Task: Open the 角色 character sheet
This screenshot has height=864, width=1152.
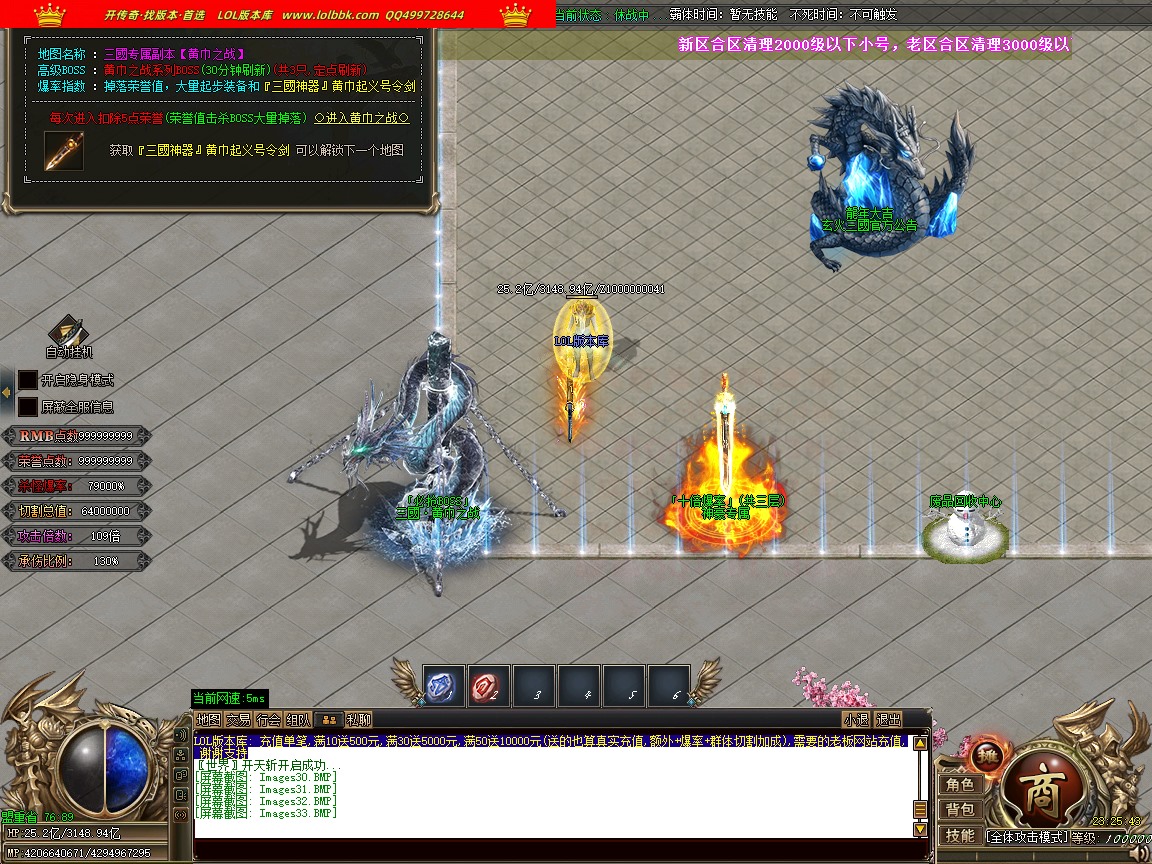Action: point(960,785)
